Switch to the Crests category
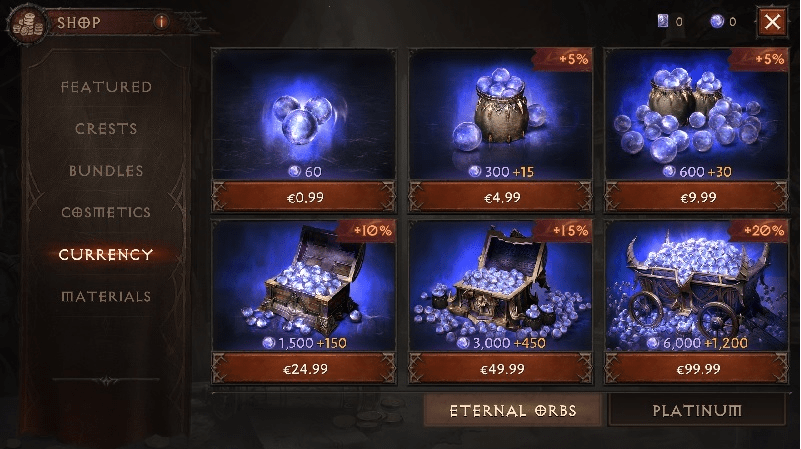The height and width of the screenshot is (449, 801). coord(106,129)
